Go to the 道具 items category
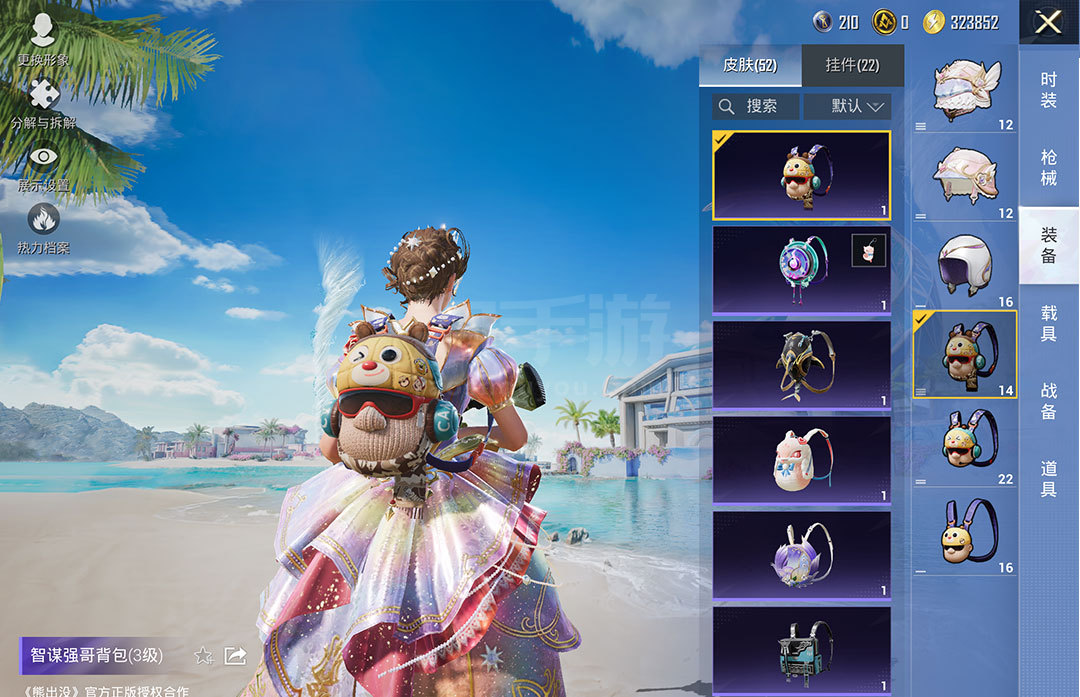The height and width of the screenshot is (697, 1080). [x=1048, y=478]
